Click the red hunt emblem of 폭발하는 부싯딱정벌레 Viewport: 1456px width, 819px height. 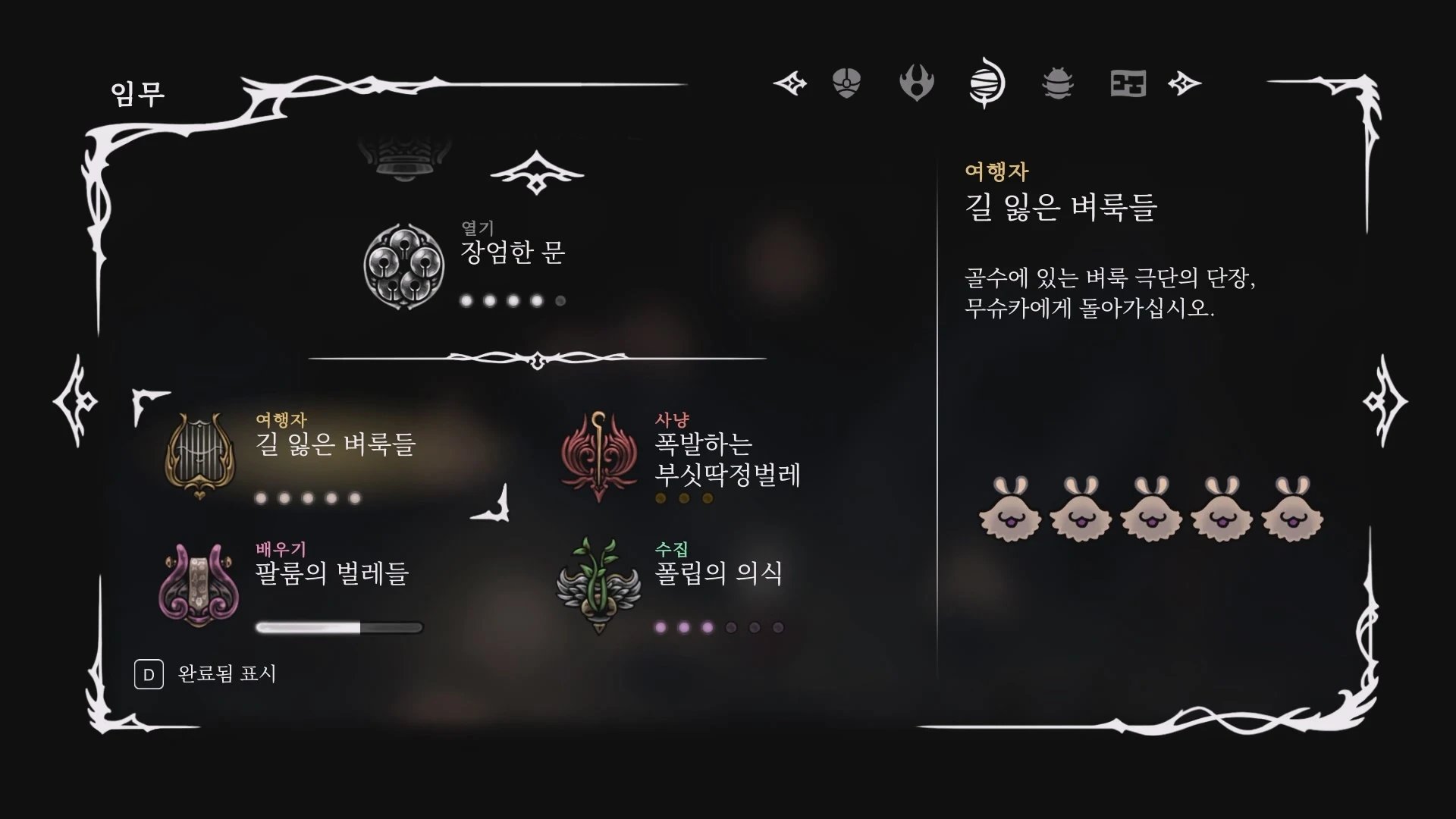(599, 455)
